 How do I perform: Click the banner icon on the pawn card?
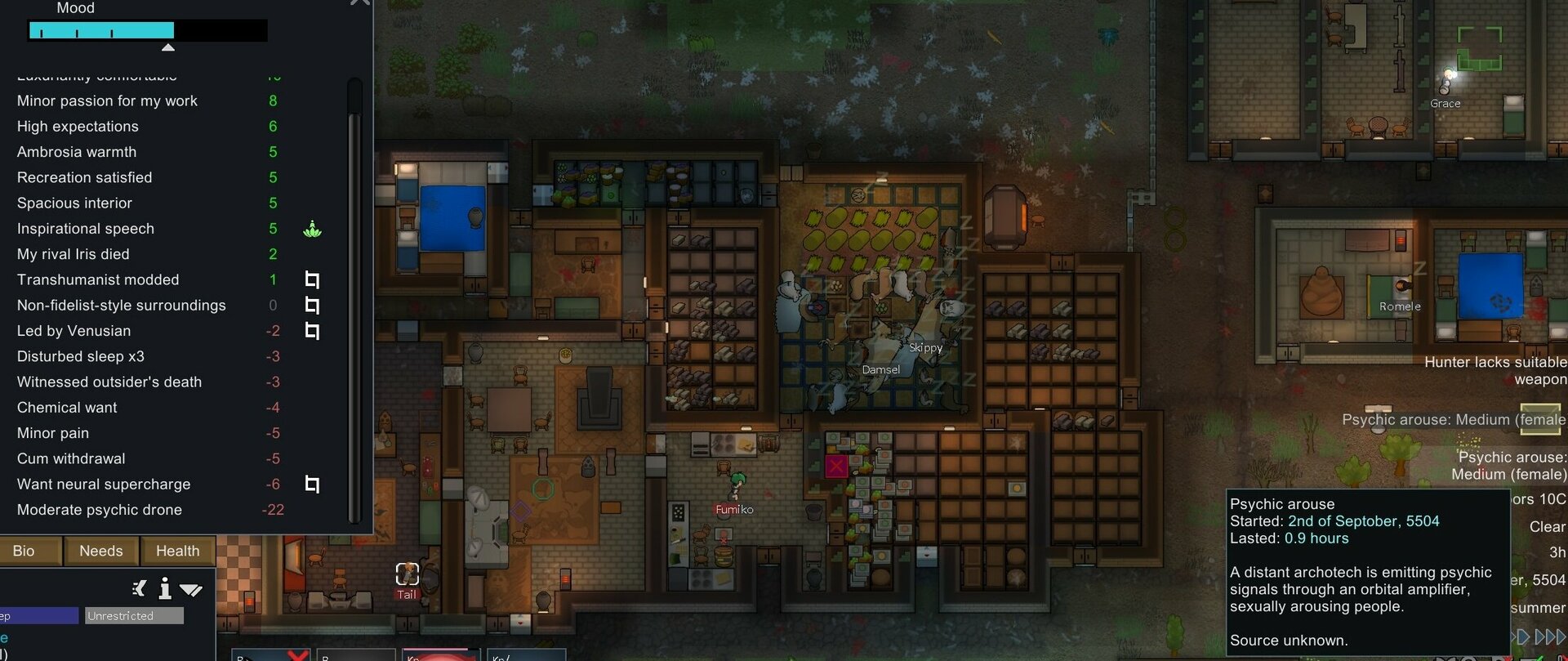tap(139, 588)
